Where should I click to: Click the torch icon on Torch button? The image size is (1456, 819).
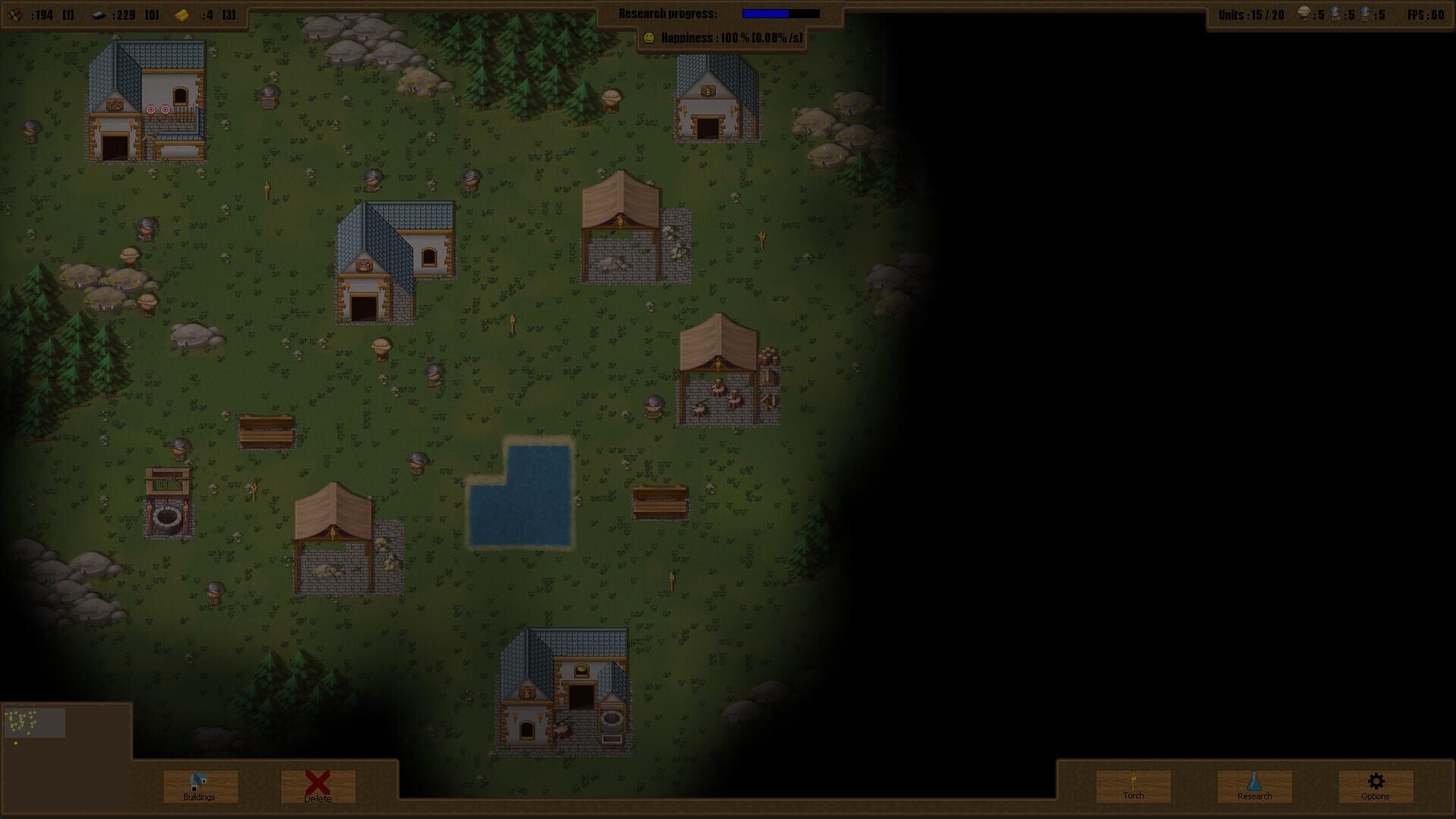click(1133, 780)
